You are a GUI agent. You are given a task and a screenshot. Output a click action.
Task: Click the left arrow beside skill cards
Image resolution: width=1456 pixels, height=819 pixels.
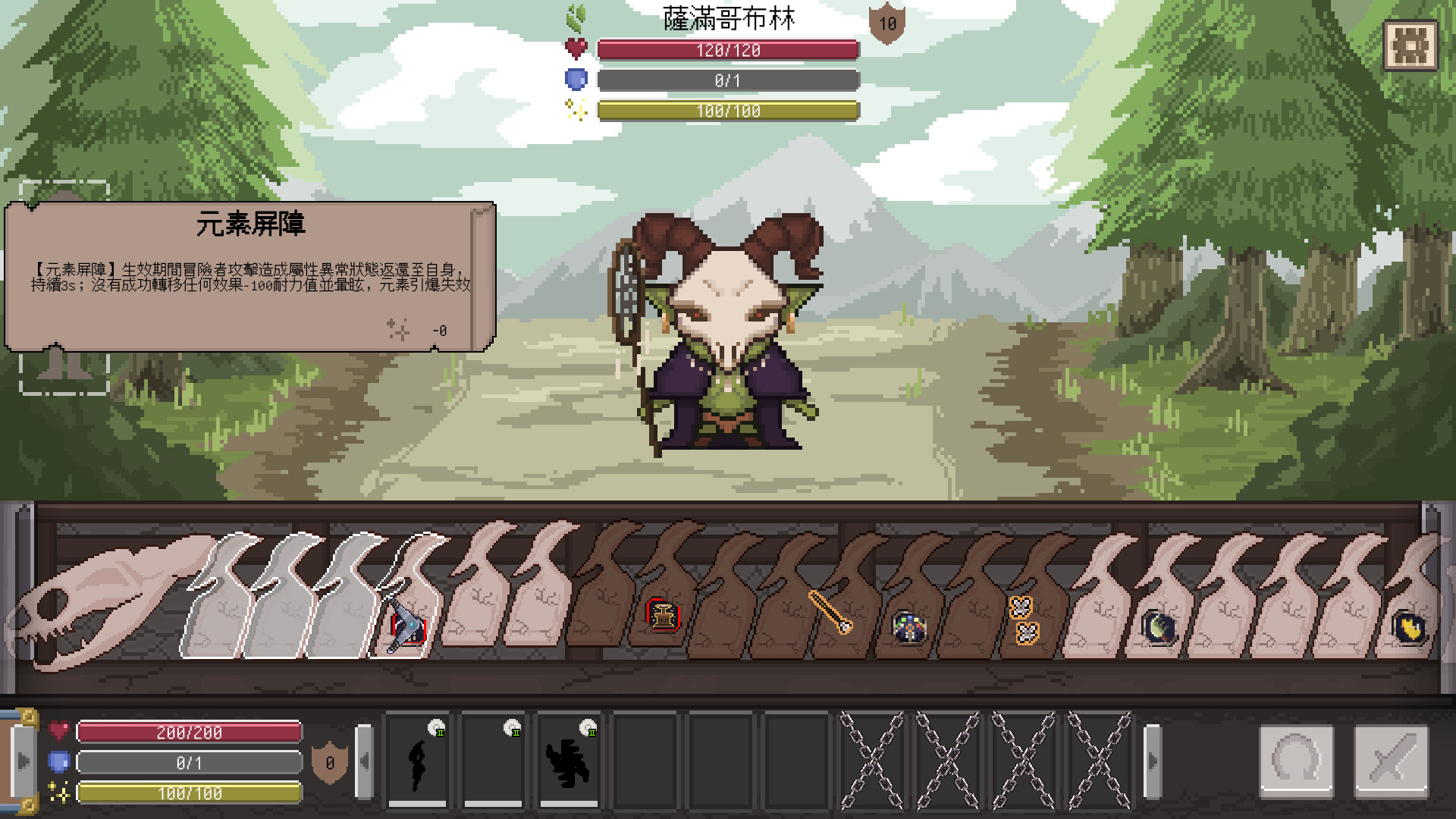coord(365,761)
